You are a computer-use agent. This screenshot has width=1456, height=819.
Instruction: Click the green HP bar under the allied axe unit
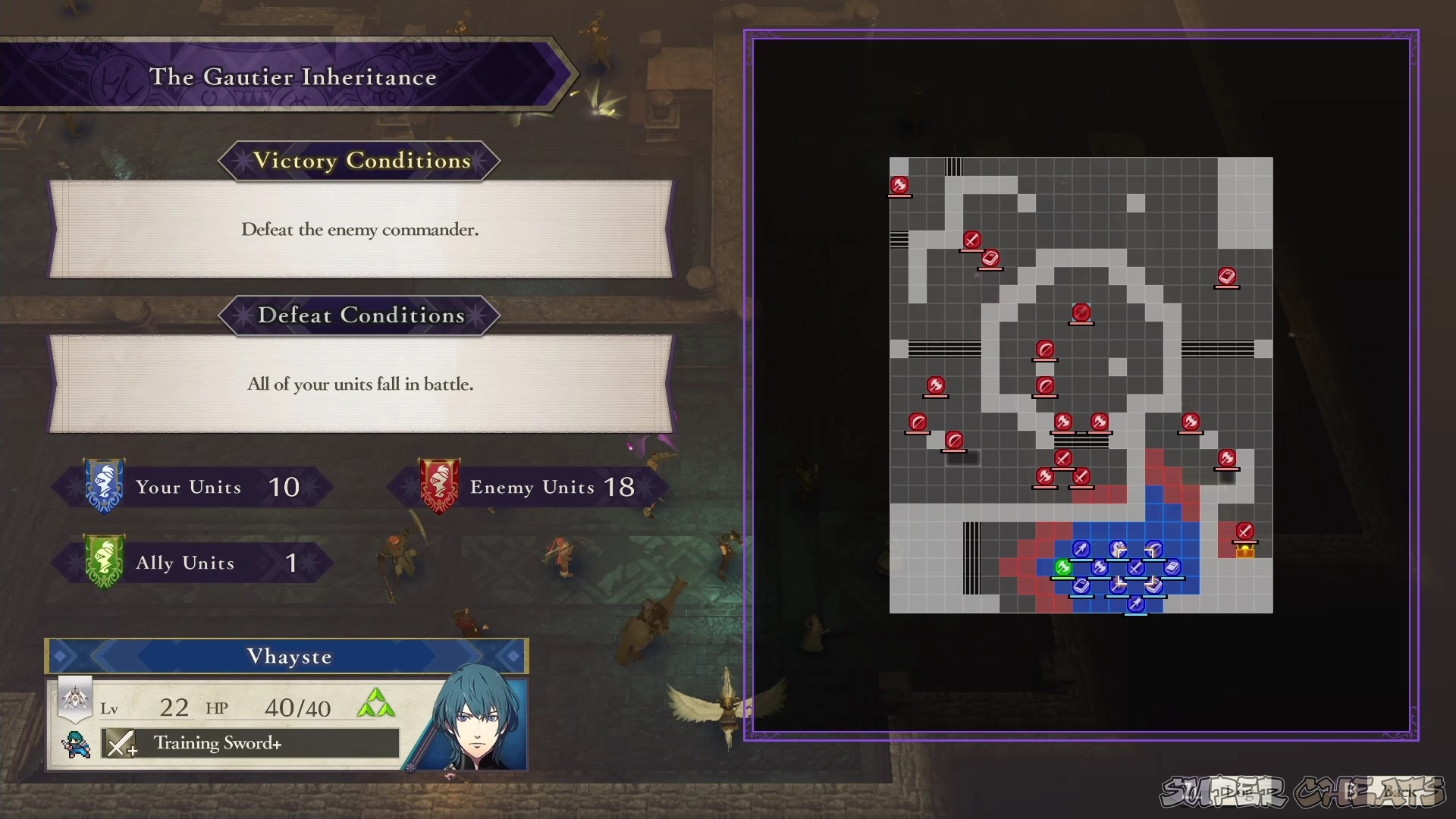tap(1063, 579)
